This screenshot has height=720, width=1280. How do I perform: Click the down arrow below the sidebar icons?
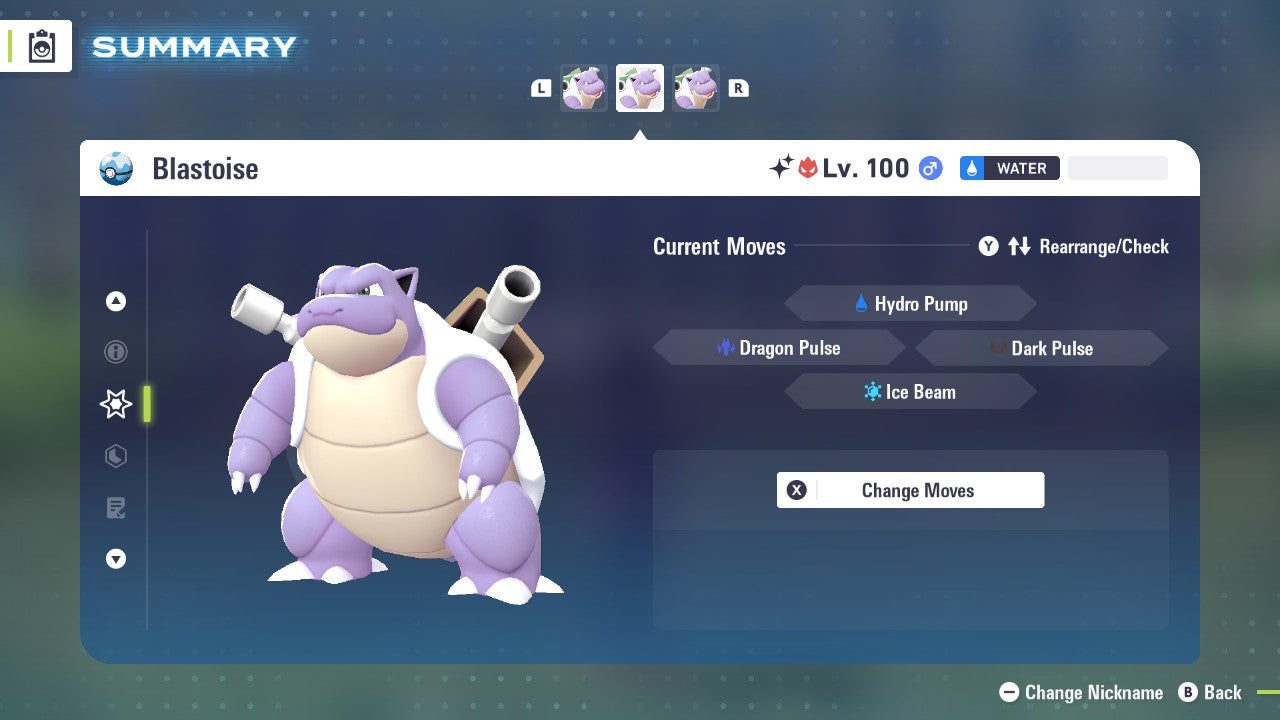(116, 559)
